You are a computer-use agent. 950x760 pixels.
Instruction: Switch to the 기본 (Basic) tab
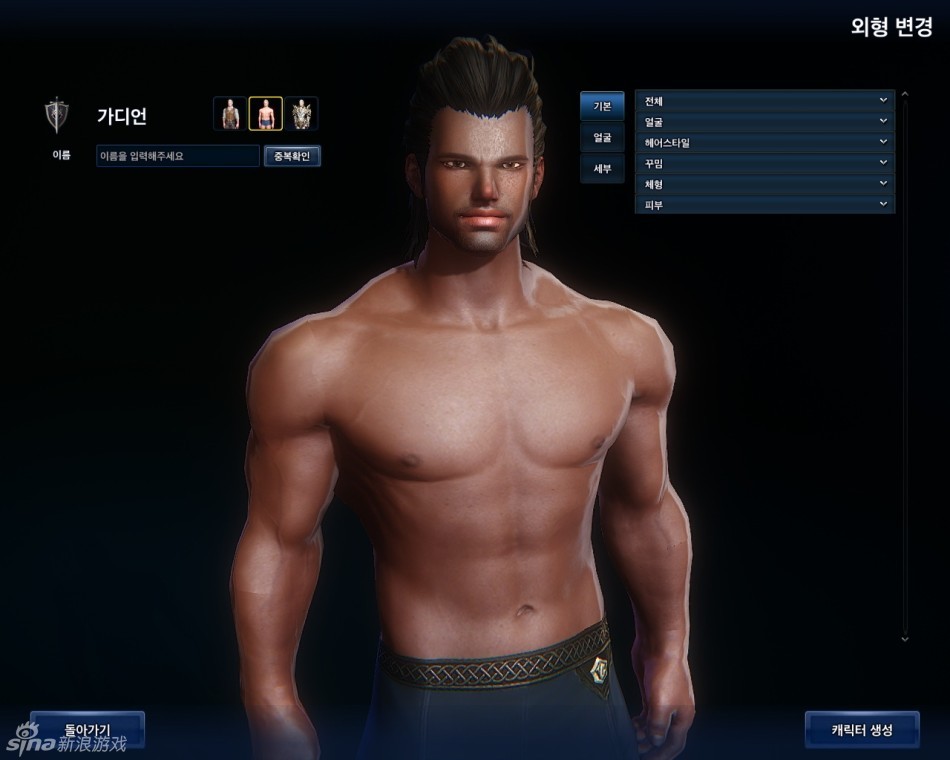(x=602, y=106)
